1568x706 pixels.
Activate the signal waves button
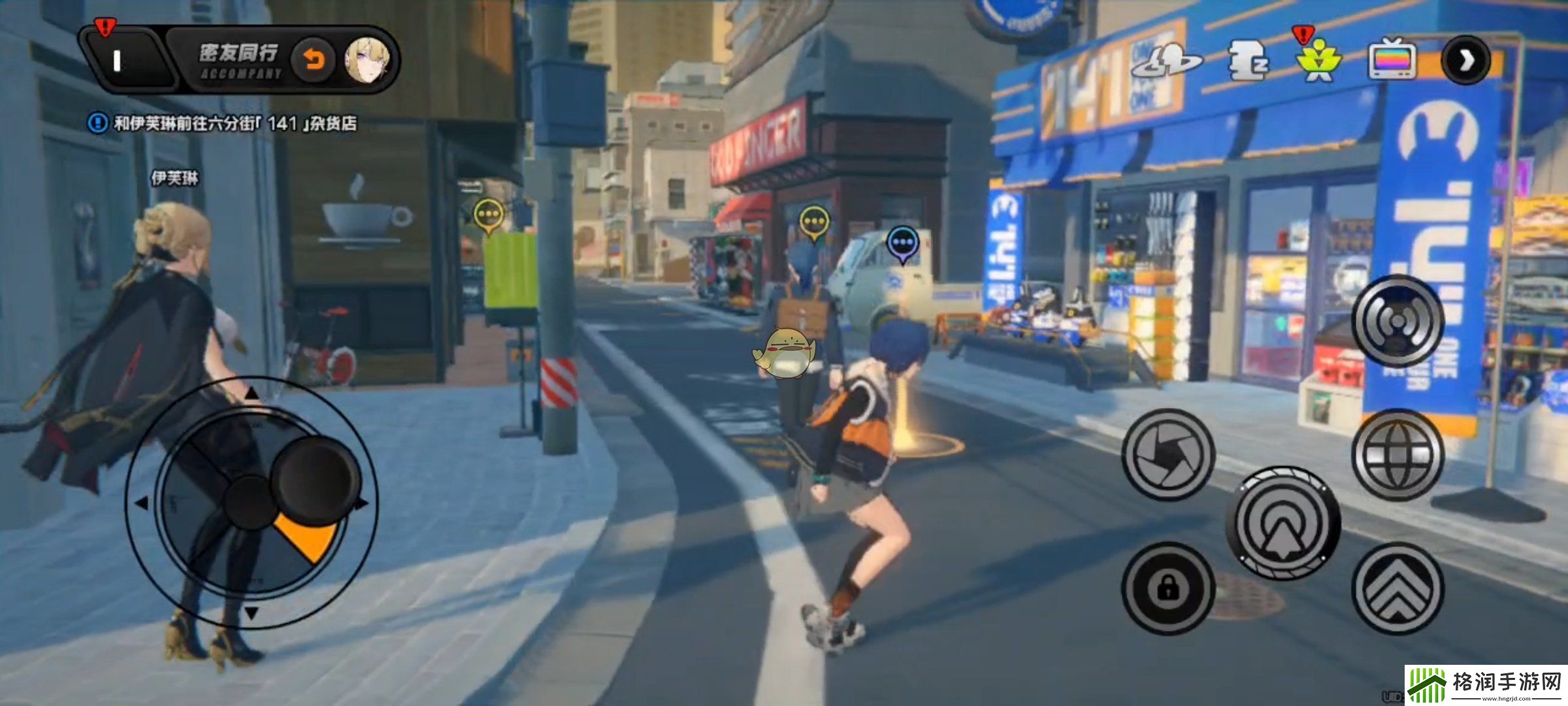[1397, 320]
